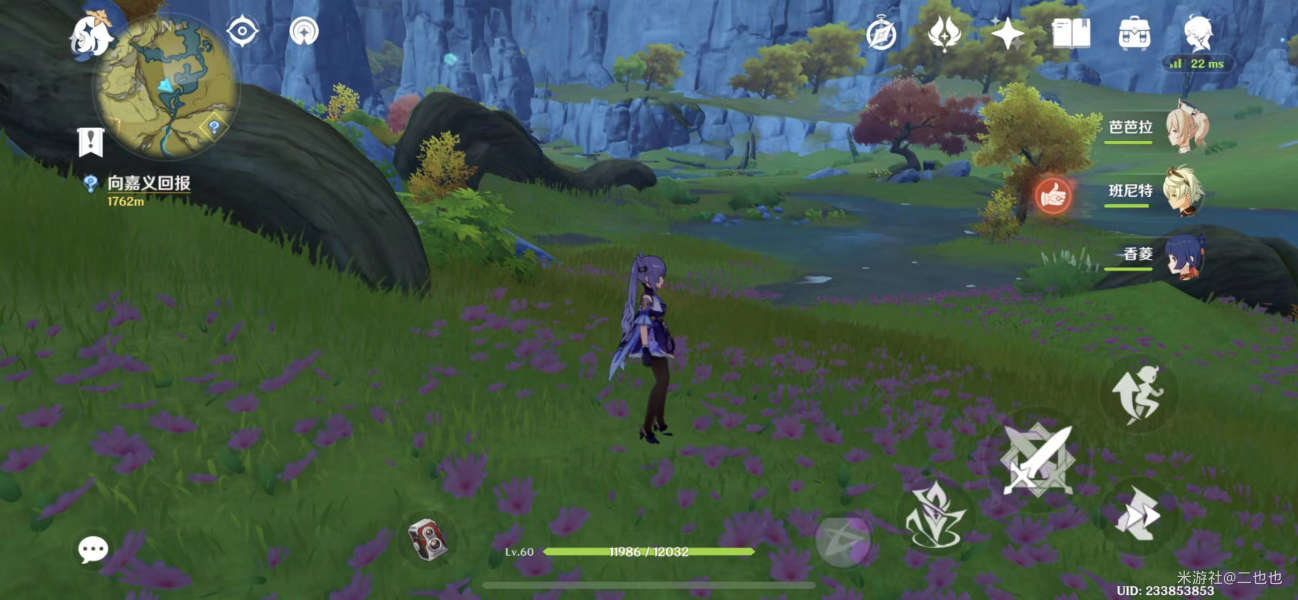Select the 向嘉义回报 quest tracker
This screenshot has width=1298, height=600.
point(148,183)
